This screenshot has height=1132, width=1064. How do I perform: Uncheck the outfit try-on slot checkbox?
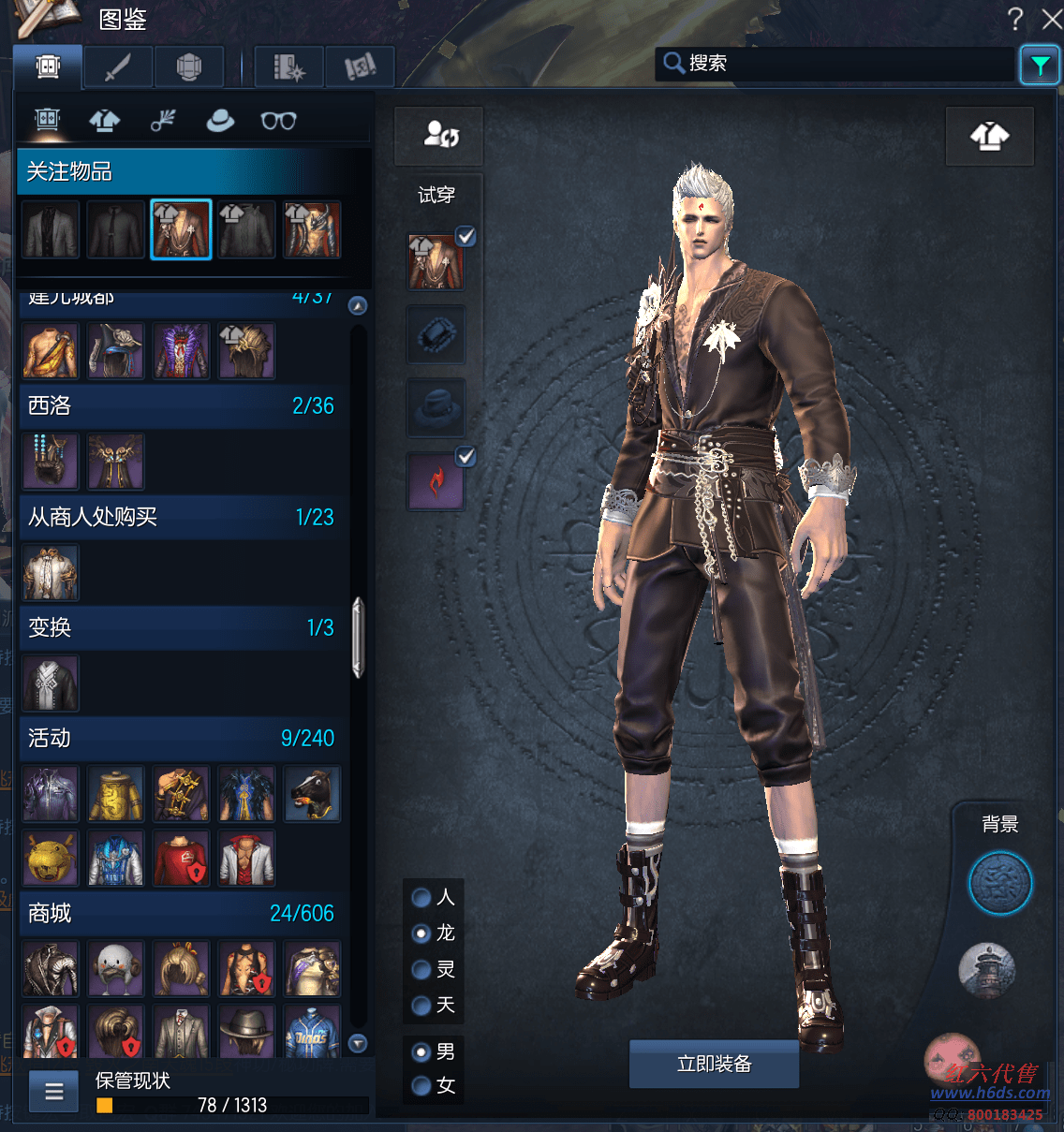(465, 236)
